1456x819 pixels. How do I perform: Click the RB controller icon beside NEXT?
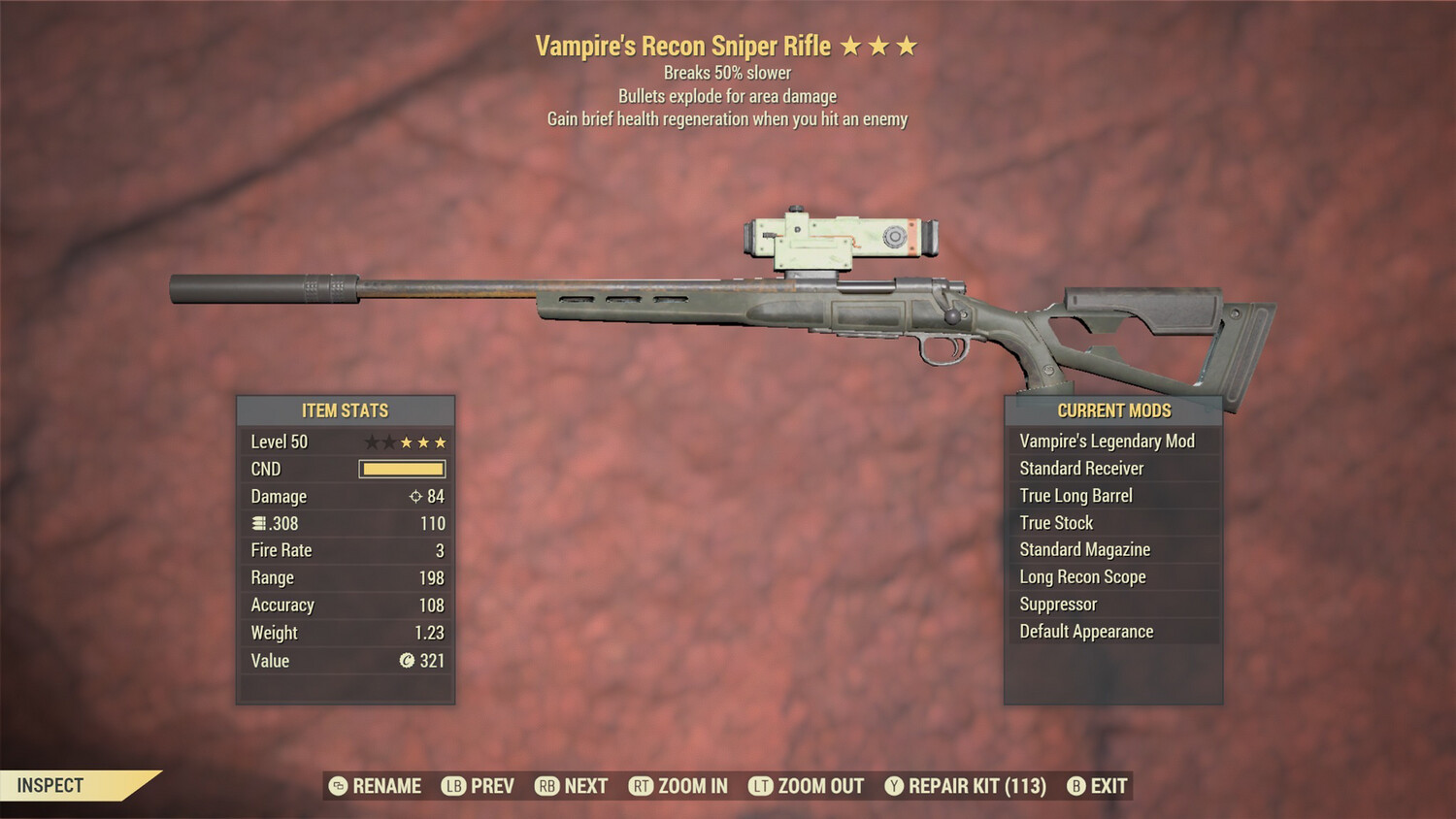click(x=546, y=786)
